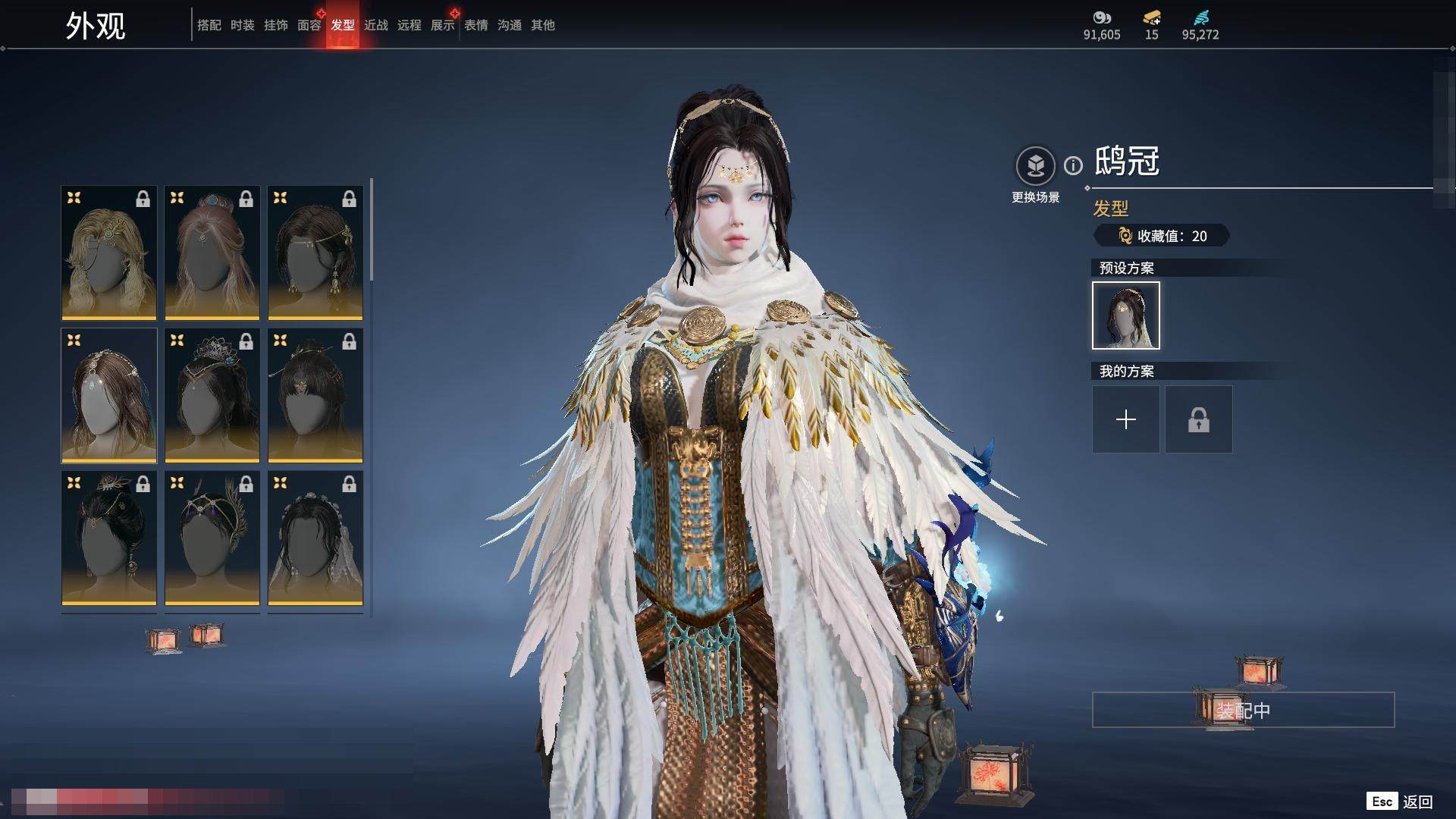Go to the 面容 tab

(309, 25)
